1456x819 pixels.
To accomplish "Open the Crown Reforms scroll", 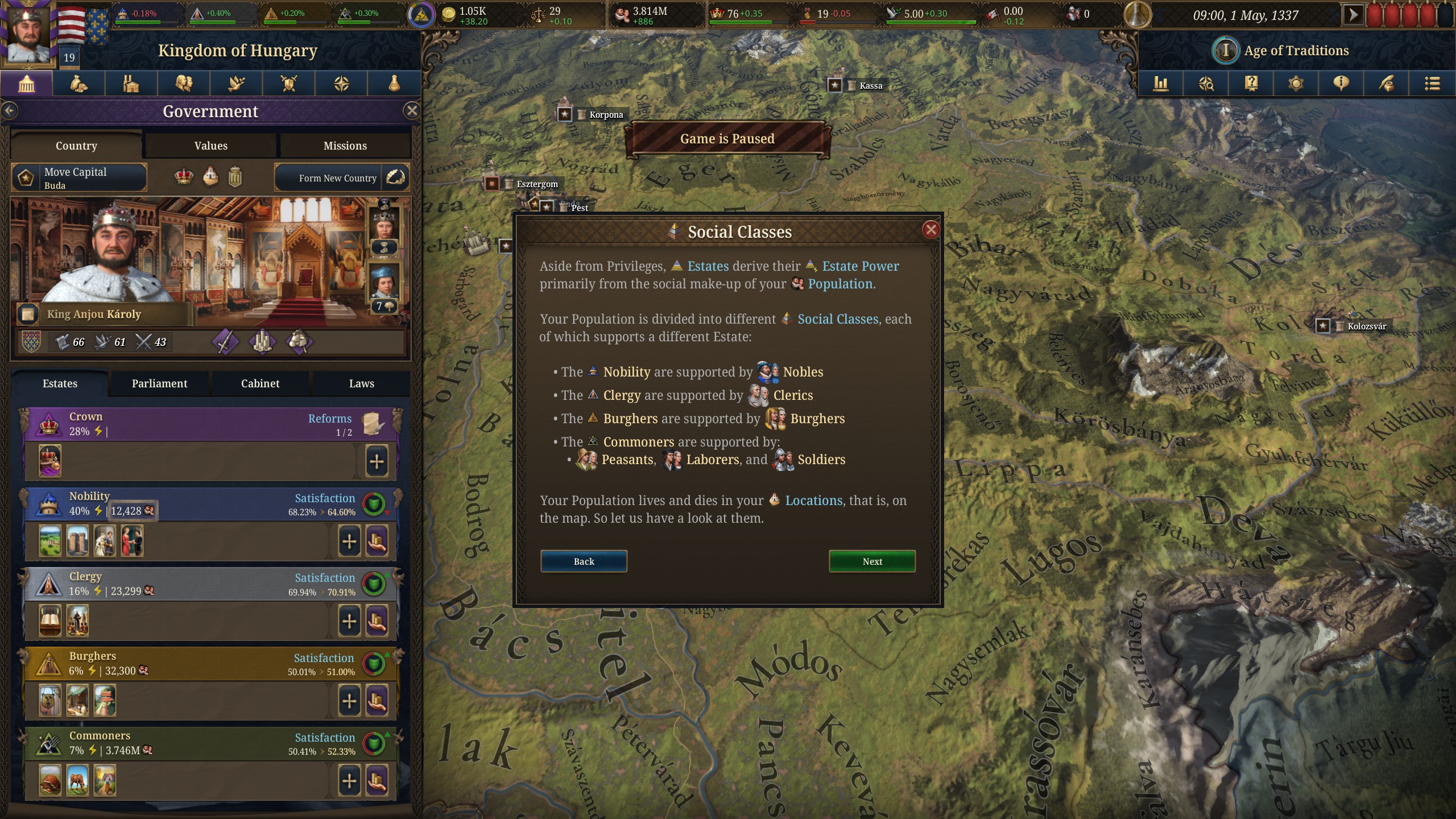I will click(x=373, y=424).
